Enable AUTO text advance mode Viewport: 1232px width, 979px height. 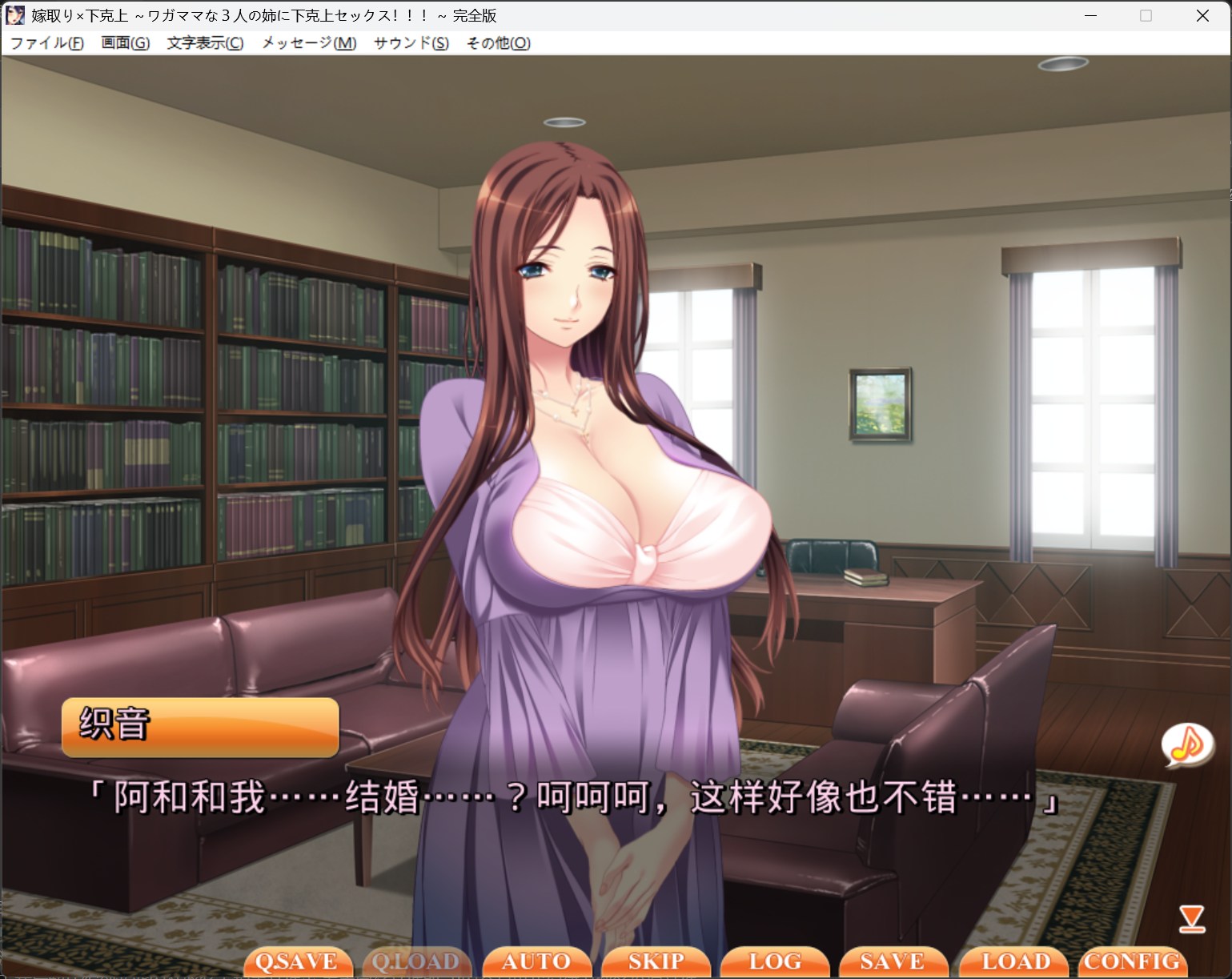536,961
